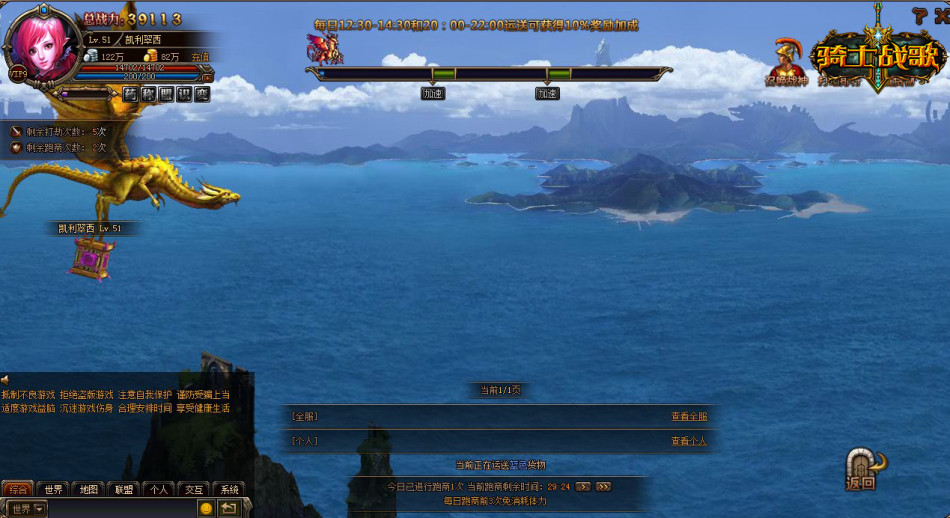Screen dimensions: 950x518
Task: Open the 查看个人 personal log link
Action: click(689, 441)
